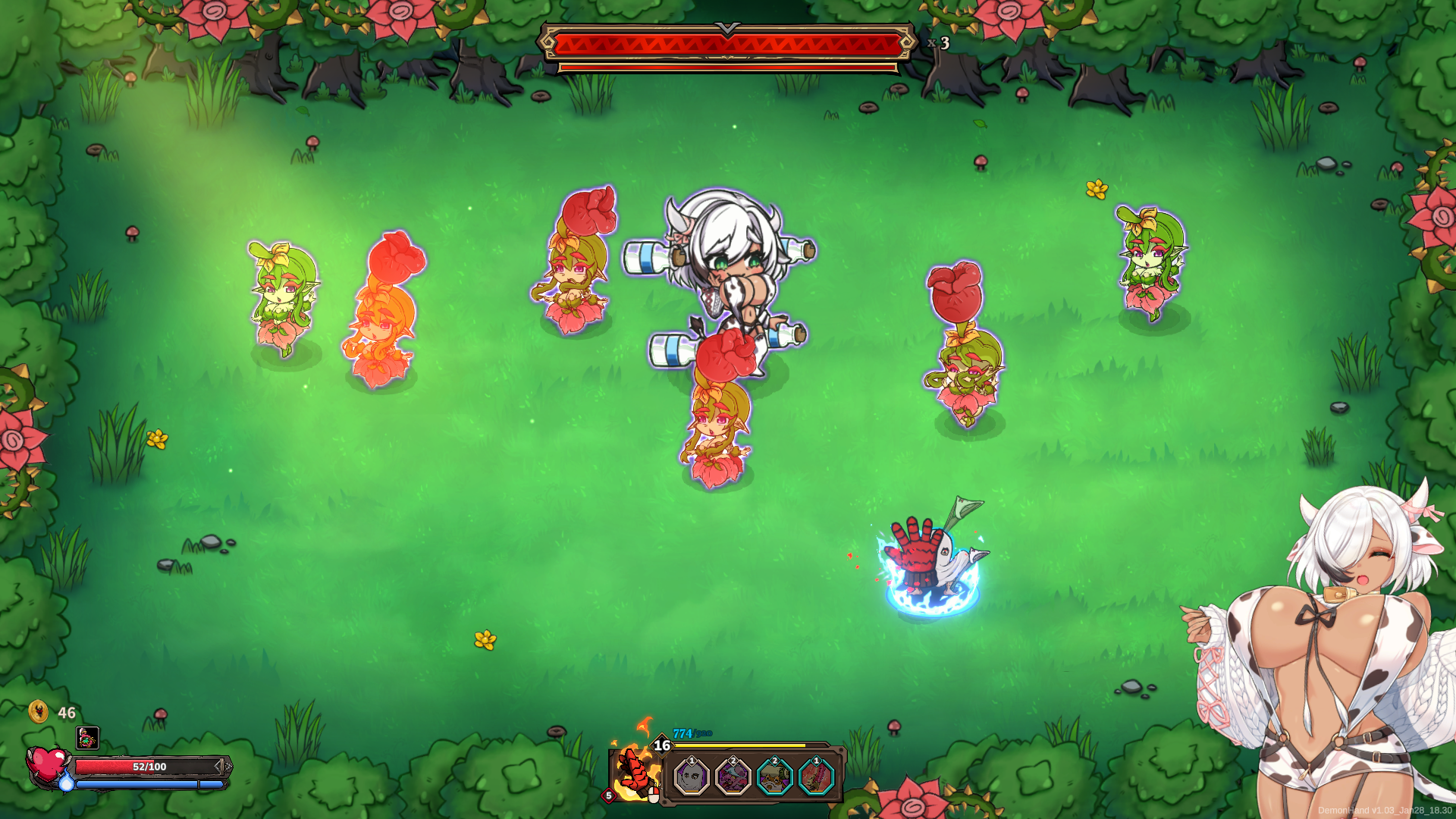
Task: Activate the grey hooded ghost skill
Action: point(692,777)
